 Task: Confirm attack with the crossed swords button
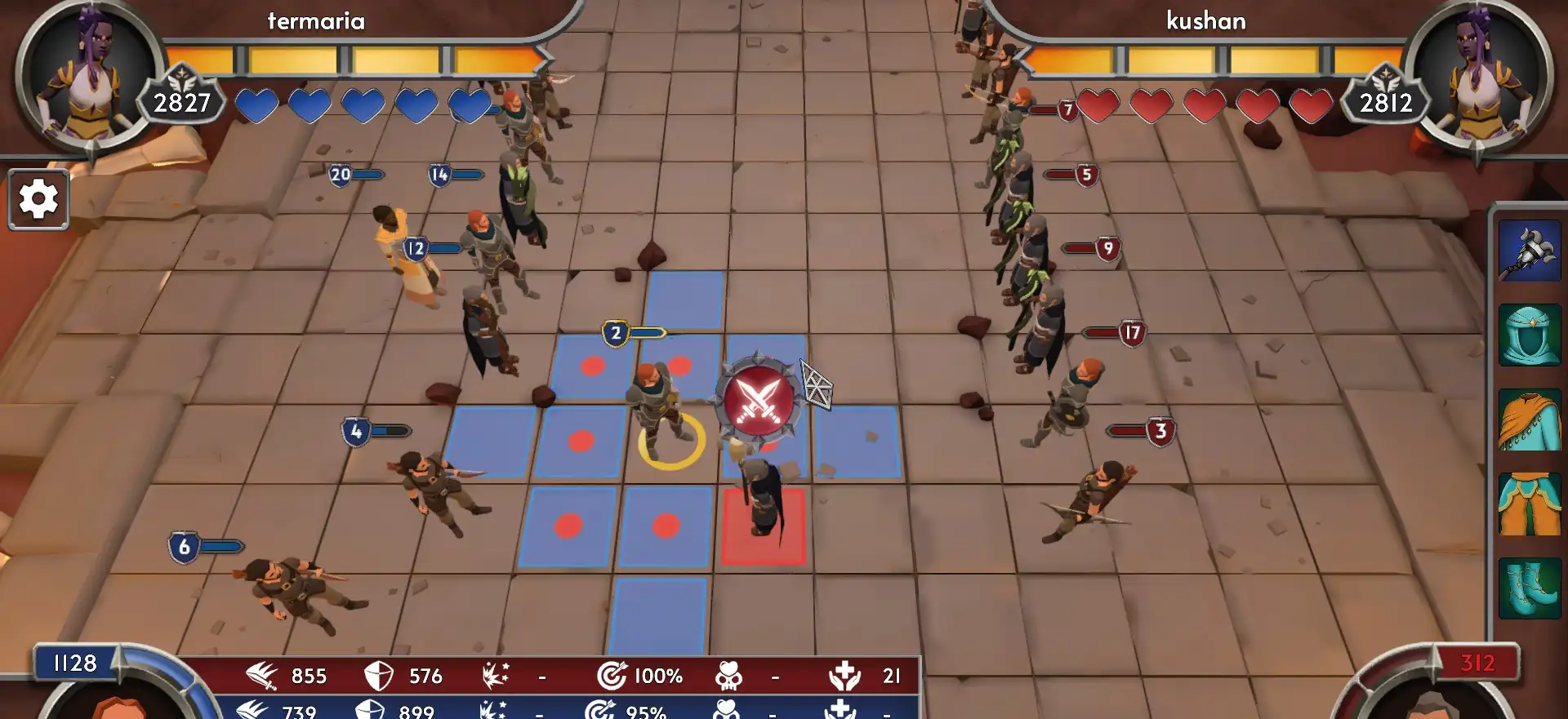coord(759,400)
